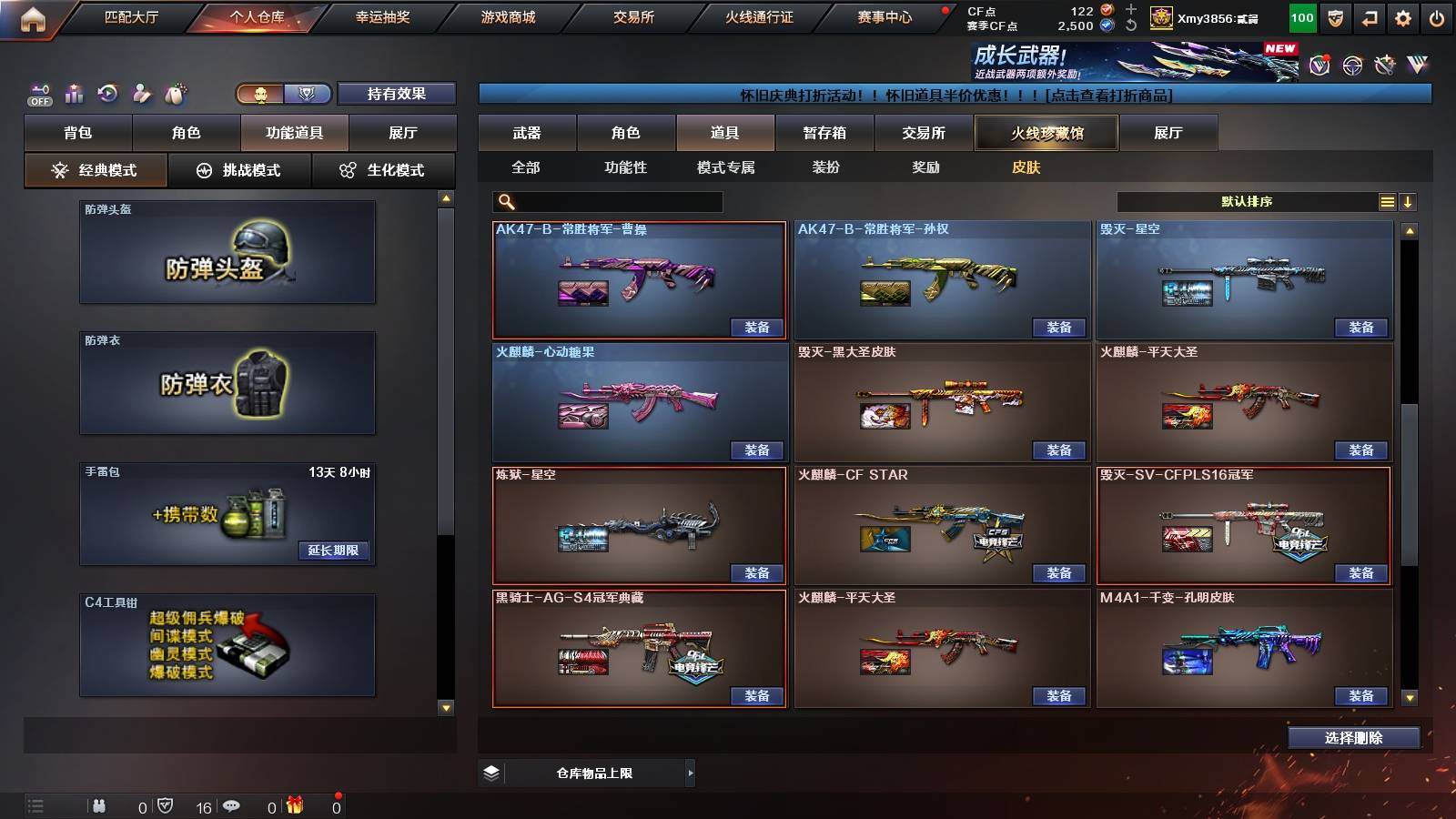The width and height of the screenshot is (1456, 819).
Task: Toggle the OFF key switch at top left
Action: pos(38,94)
